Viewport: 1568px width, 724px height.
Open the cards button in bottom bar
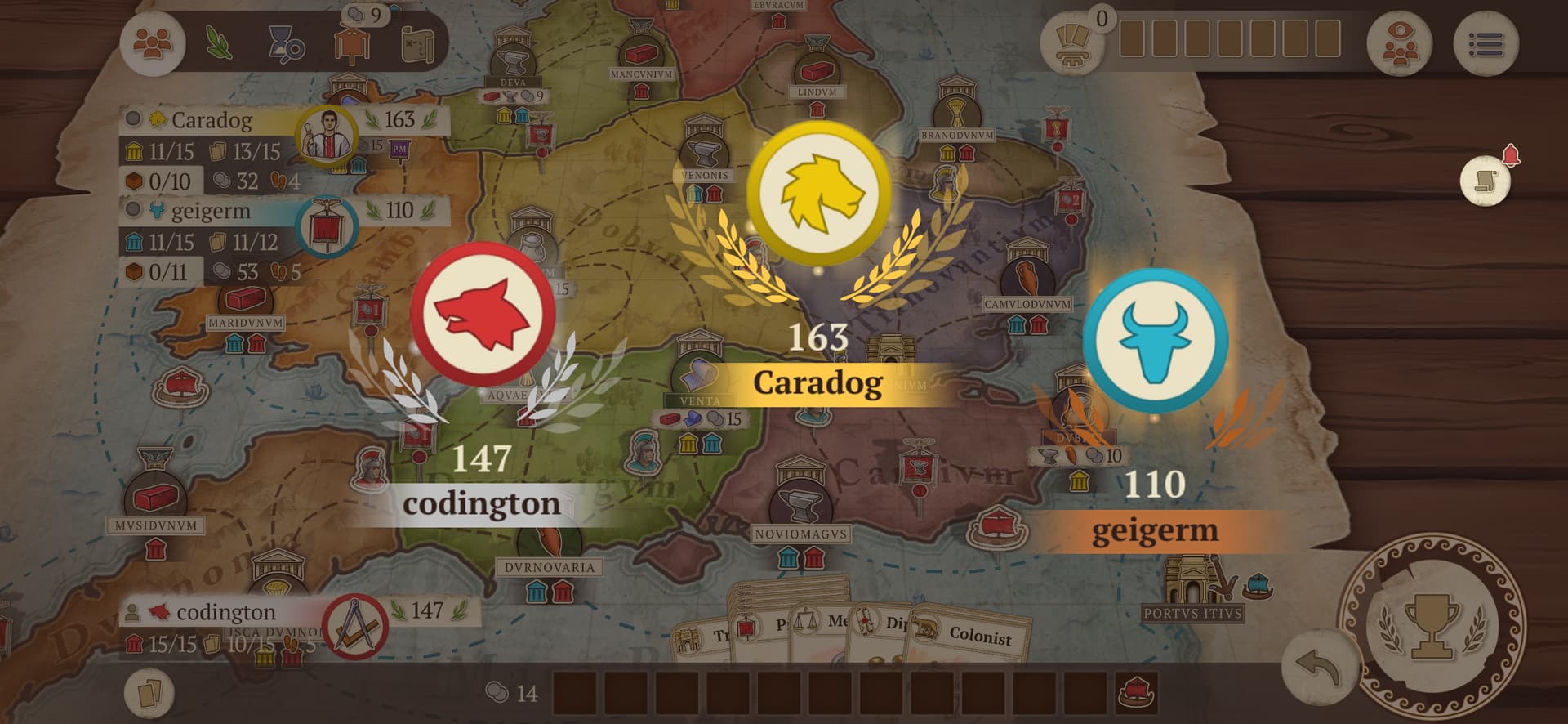pos(149,694)
